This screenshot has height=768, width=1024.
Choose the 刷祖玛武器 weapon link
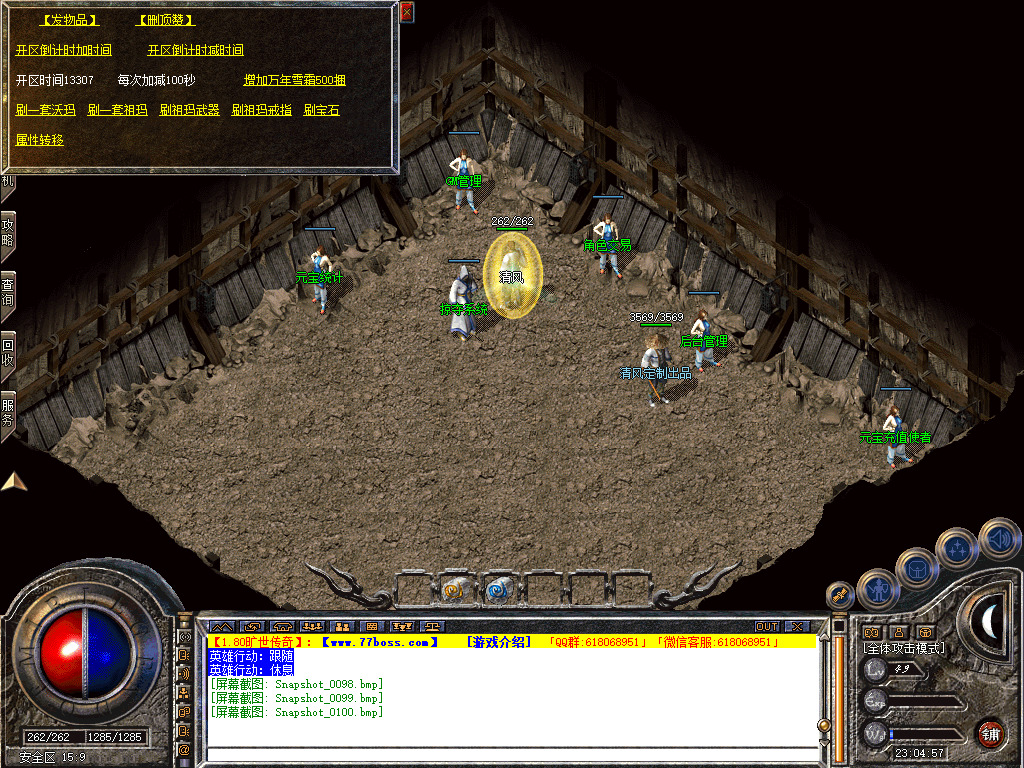189,110
